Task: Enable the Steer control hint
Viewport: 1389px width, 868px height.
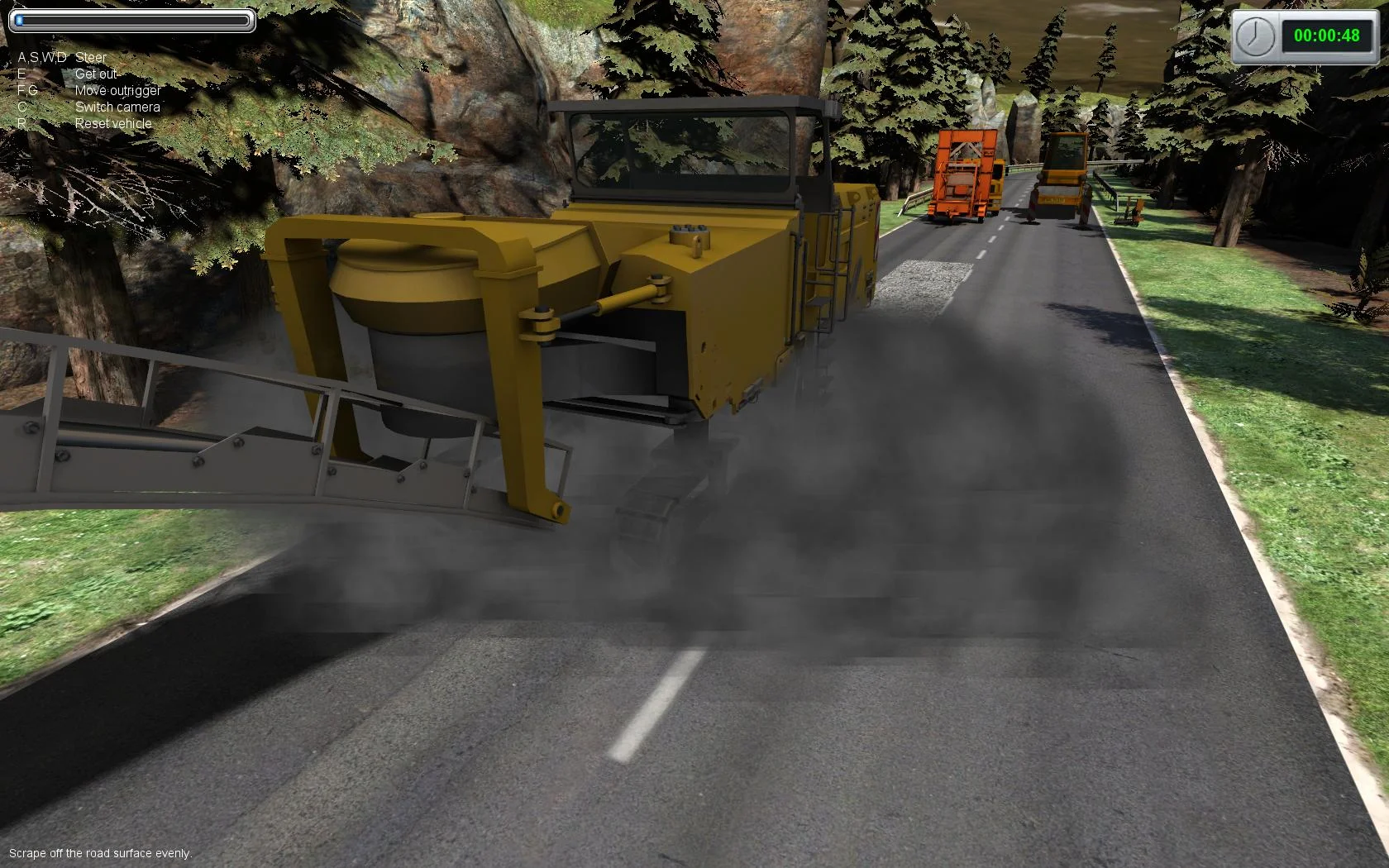Action: click(91, 57)
